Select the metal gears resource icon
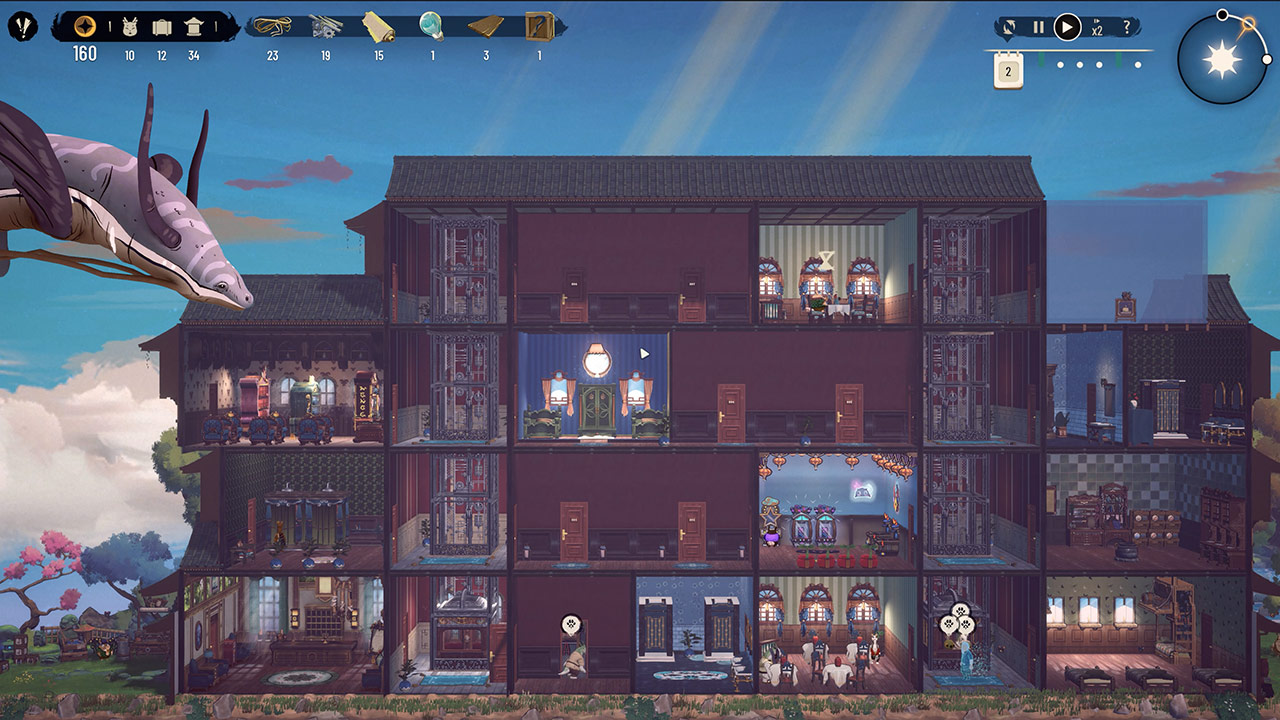 pyautogui.click(x=326, y=26)
